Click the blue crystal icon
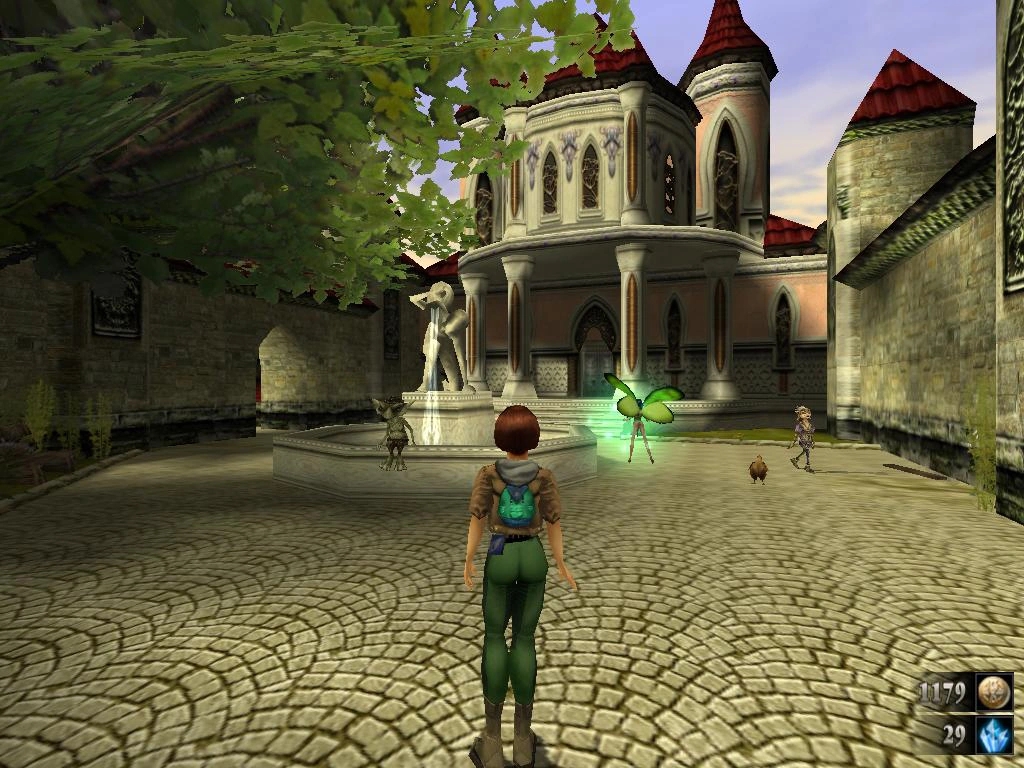 [994, 736]
